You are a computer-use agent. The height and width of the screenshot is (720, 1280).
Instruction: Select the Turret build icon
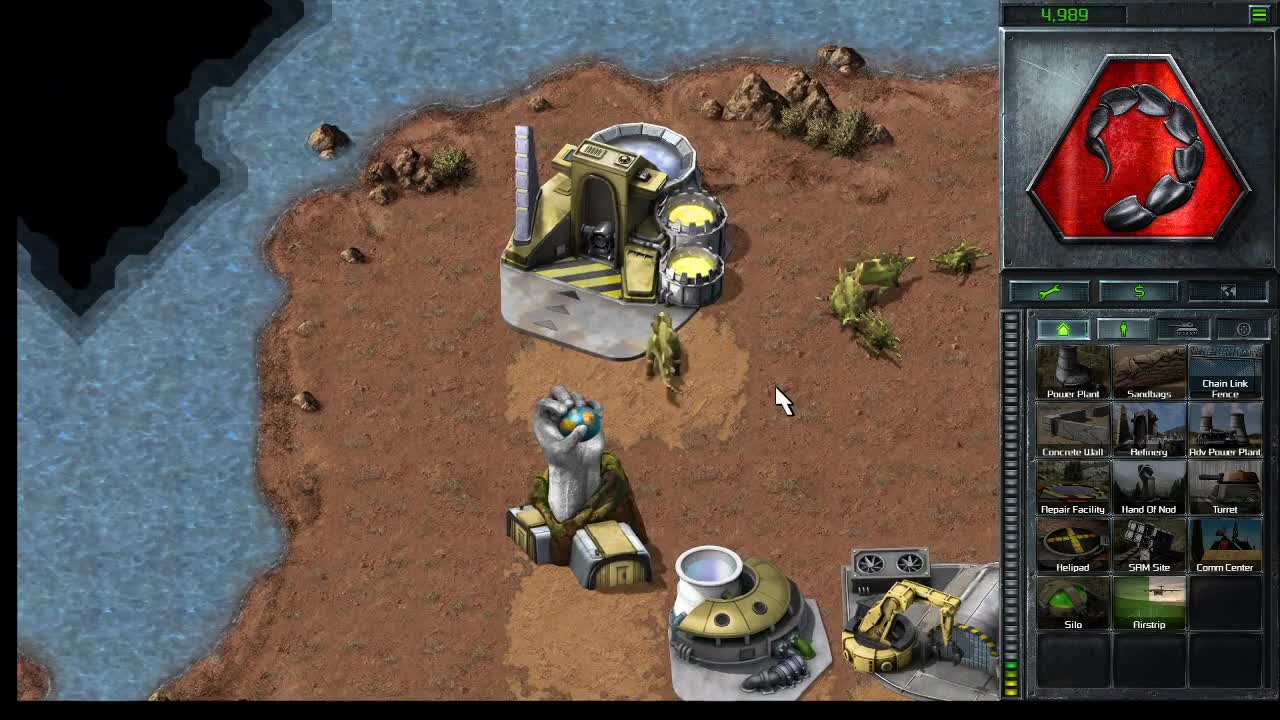tap(1225, 487)
